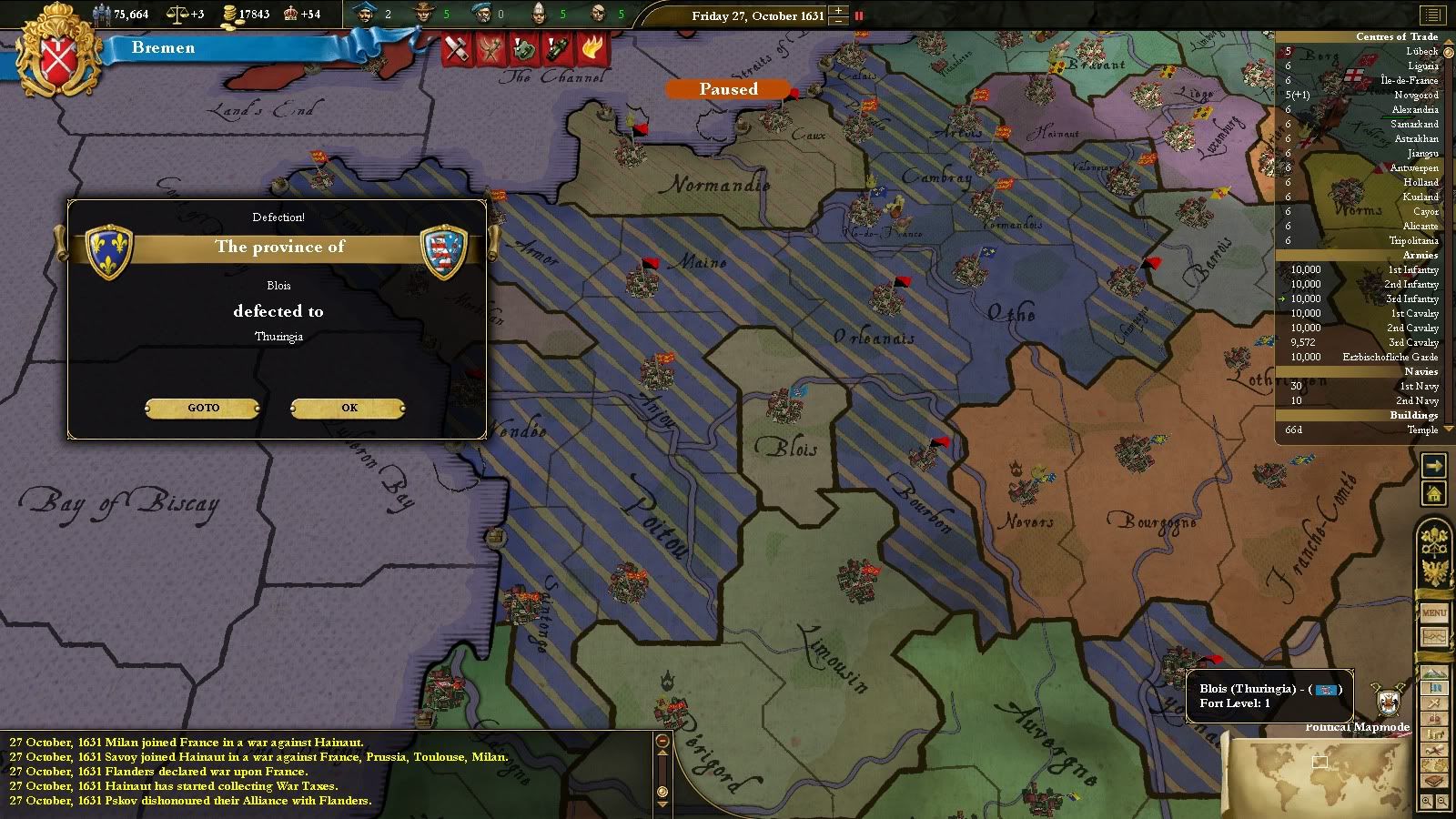Toggle the pause button beside the date
The image size is (1456, 819).
point(858,15)
